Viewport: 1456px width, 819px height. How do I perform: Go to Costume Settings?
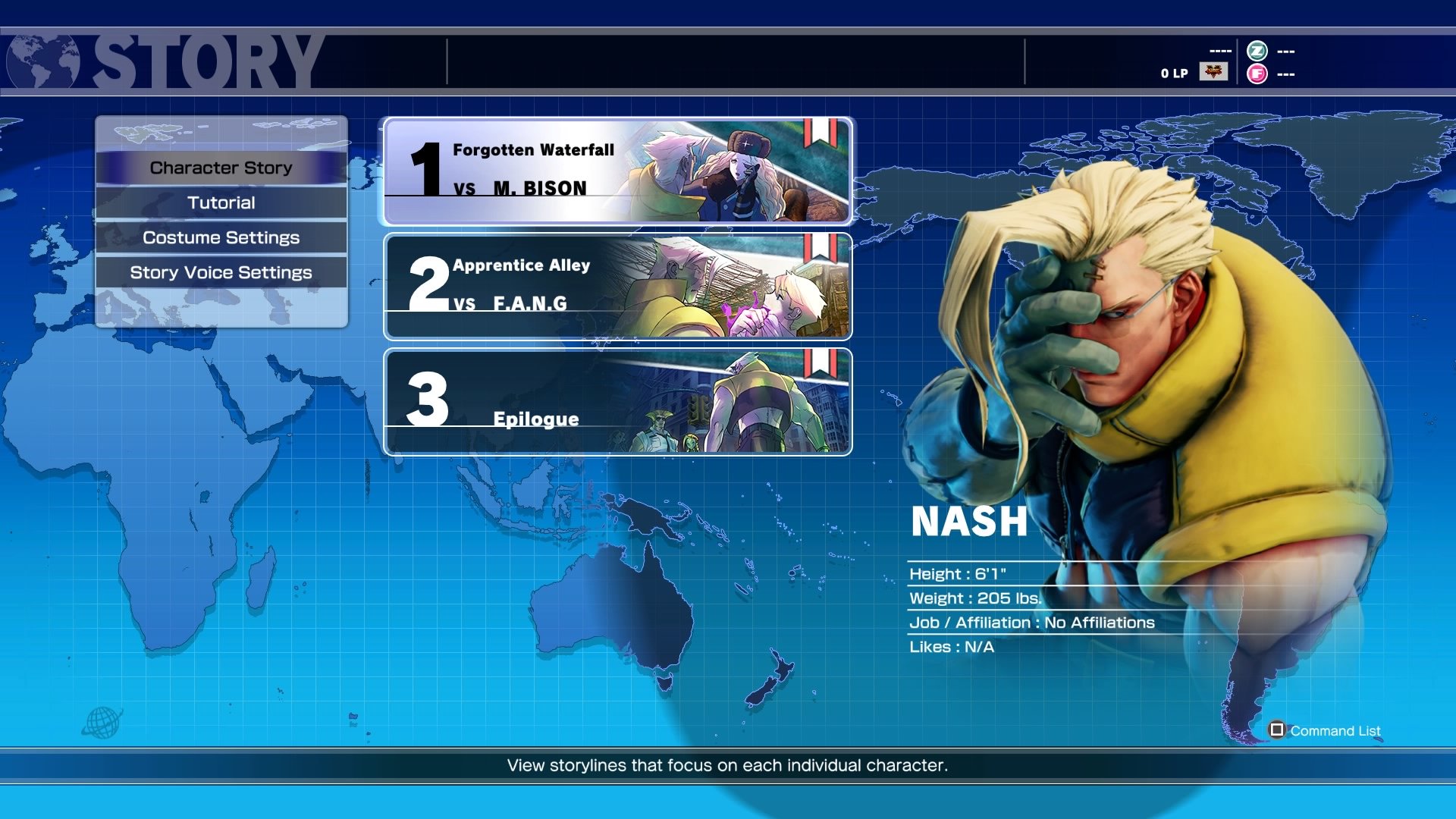click(221, 237)
